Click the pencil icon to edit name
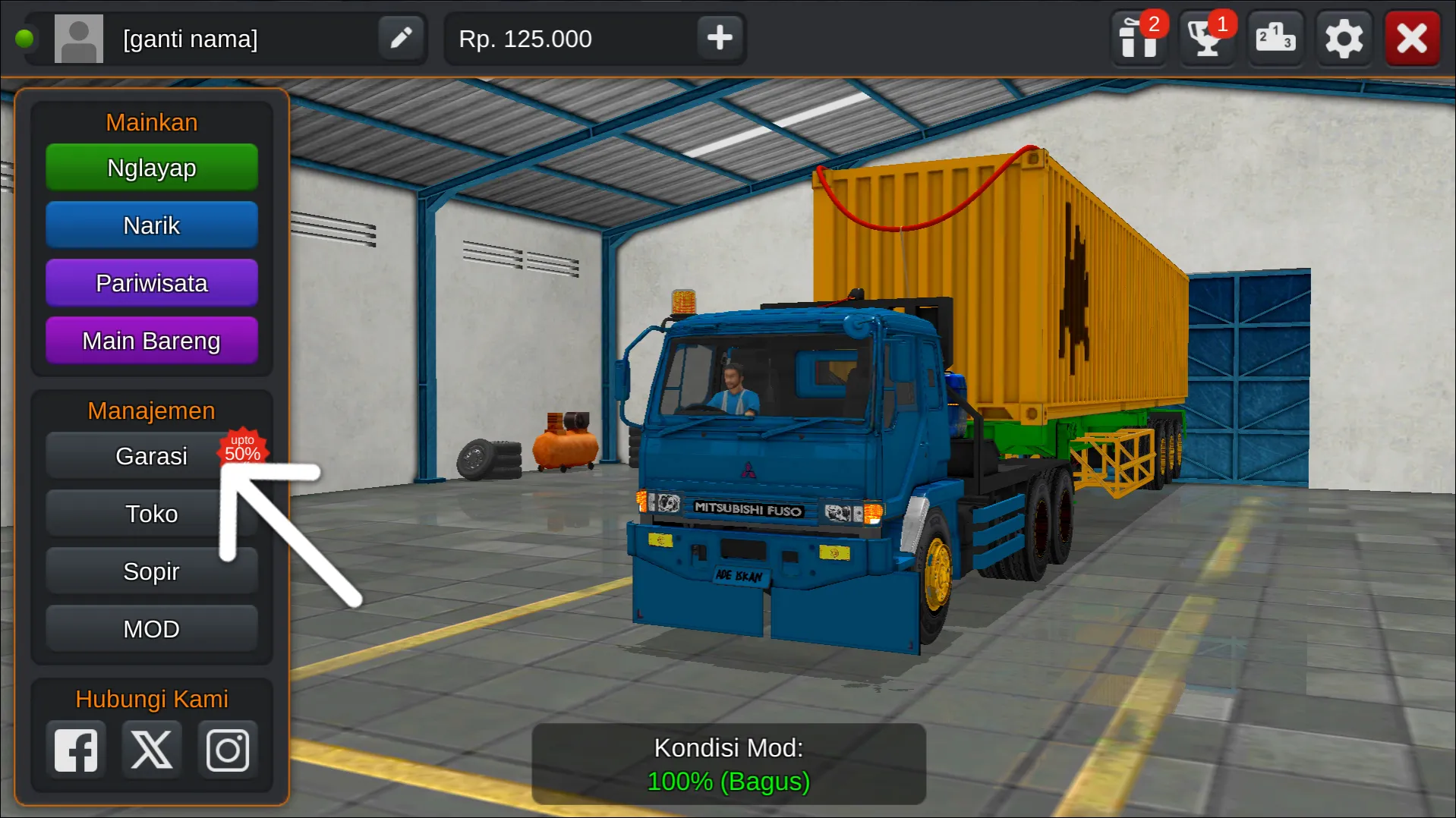Viewport: 1456px width, 818px height. [401, 38]
